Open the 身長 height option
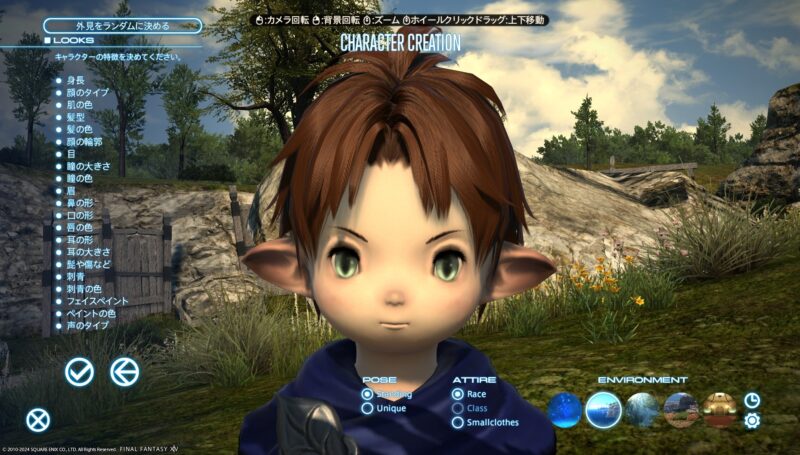The image size is (800, 455). [x=75, y=80]
